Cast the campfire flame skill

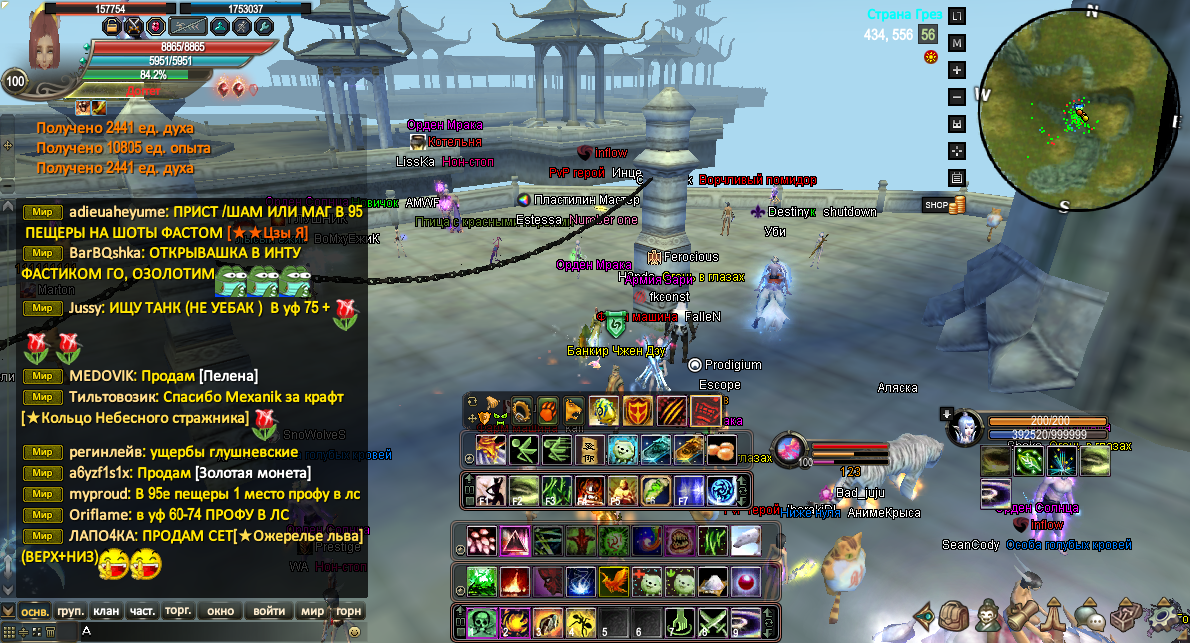(x=515, y=580)
